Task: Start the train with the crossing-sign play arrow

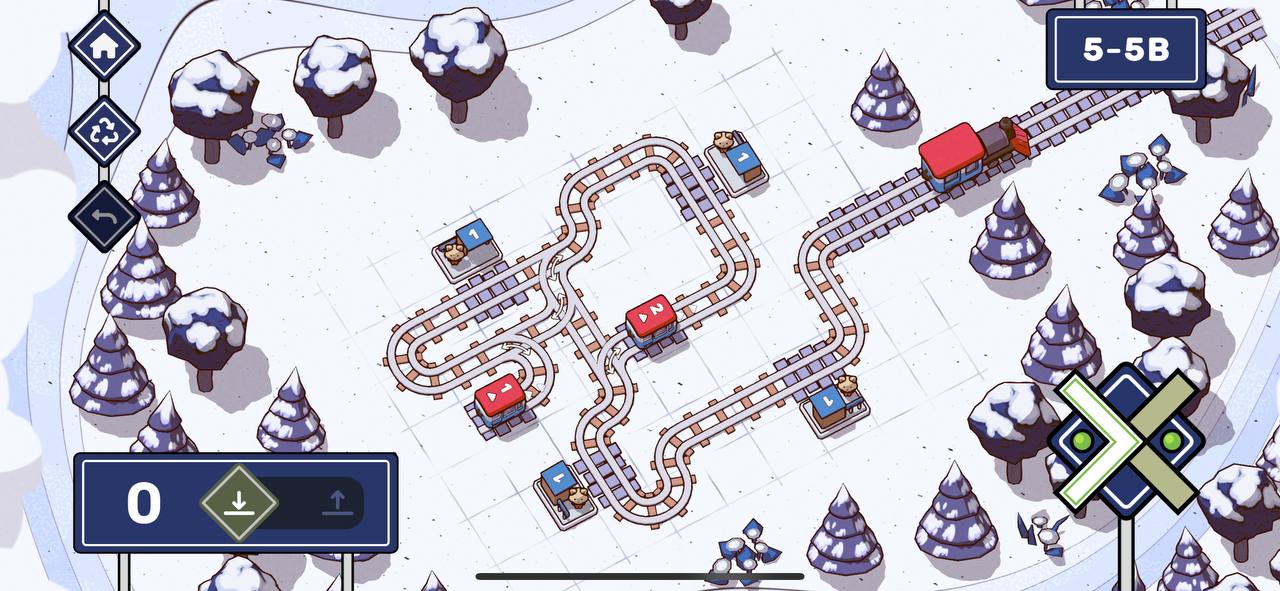Action: tap(1126, 438)
